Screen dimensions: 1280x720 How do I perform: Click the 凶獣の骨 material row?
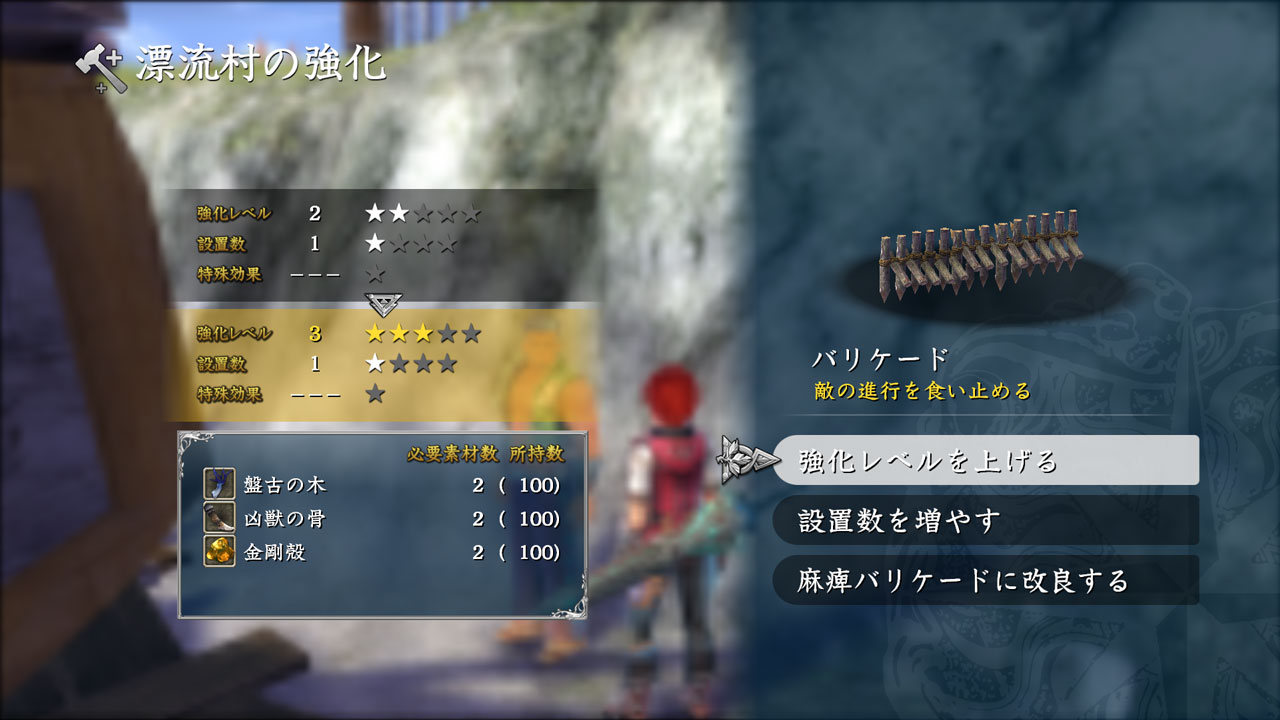point(382,519)
